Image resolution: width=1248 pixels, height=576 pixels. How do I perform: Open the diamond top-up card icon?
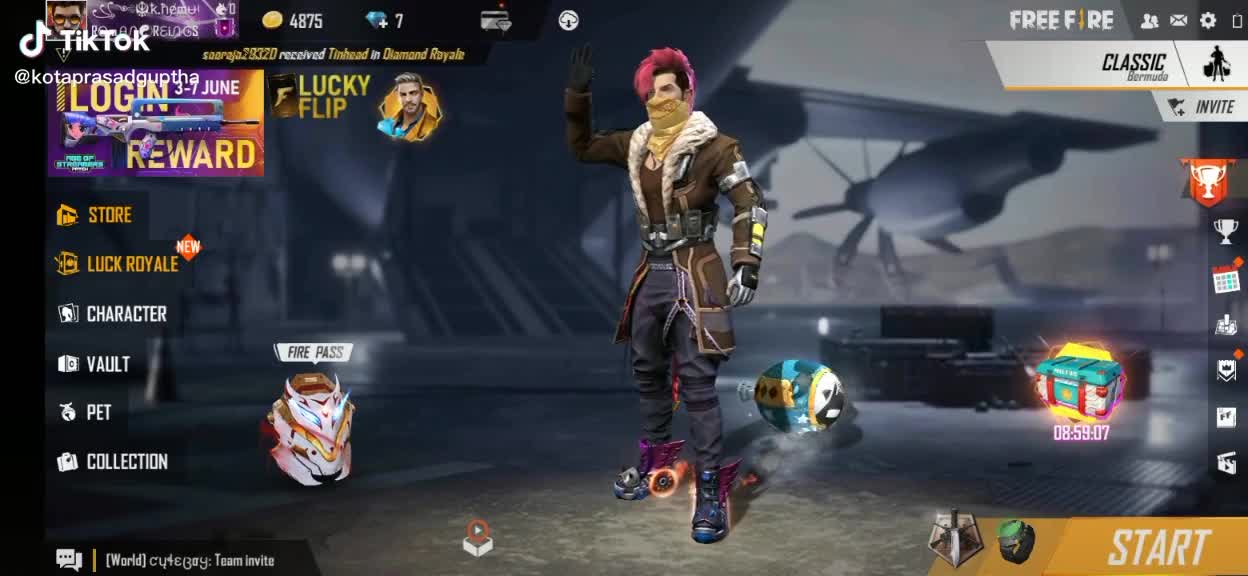496,20
